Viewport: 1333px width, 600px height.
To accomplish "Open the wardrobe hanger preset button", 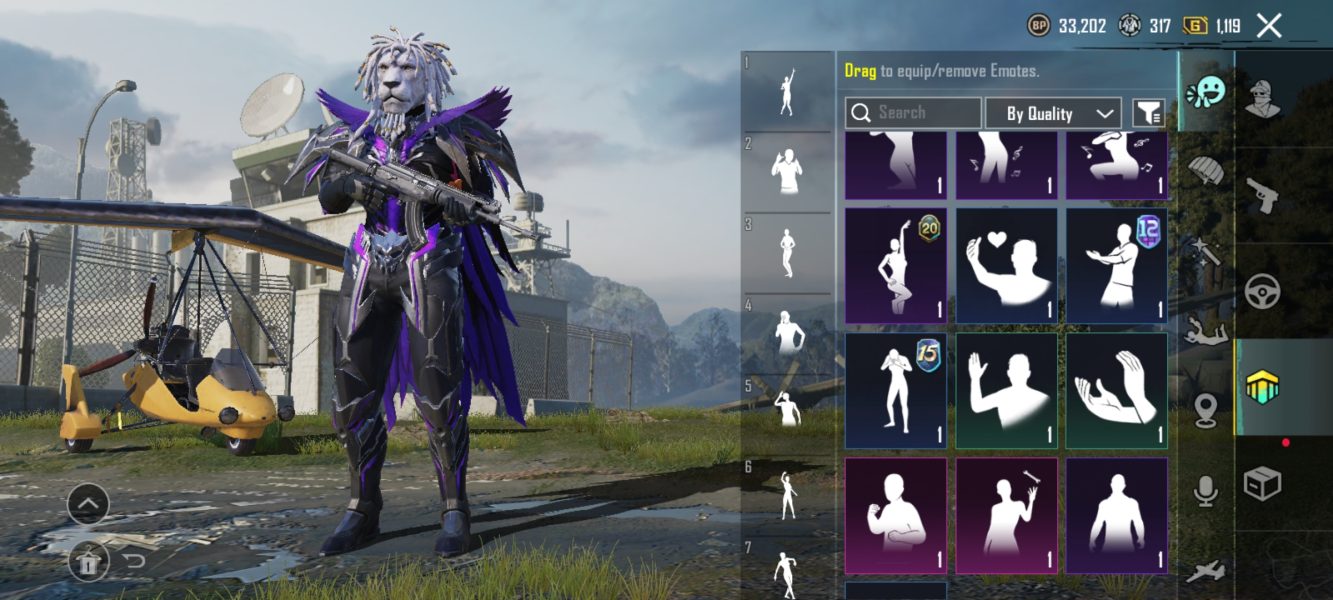I will click(88, 562).
